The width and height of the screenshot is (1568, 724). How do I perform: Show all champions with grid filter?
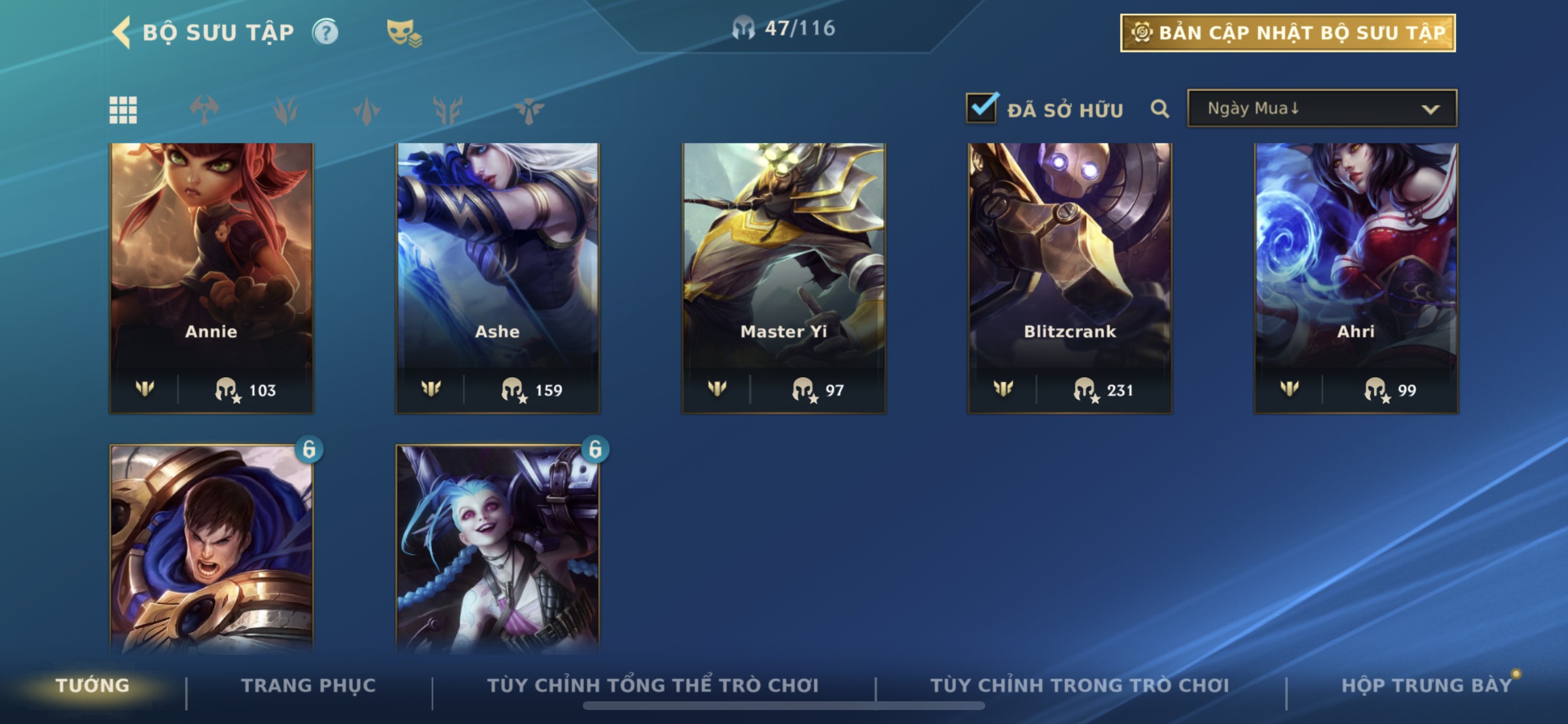(123, 110)
